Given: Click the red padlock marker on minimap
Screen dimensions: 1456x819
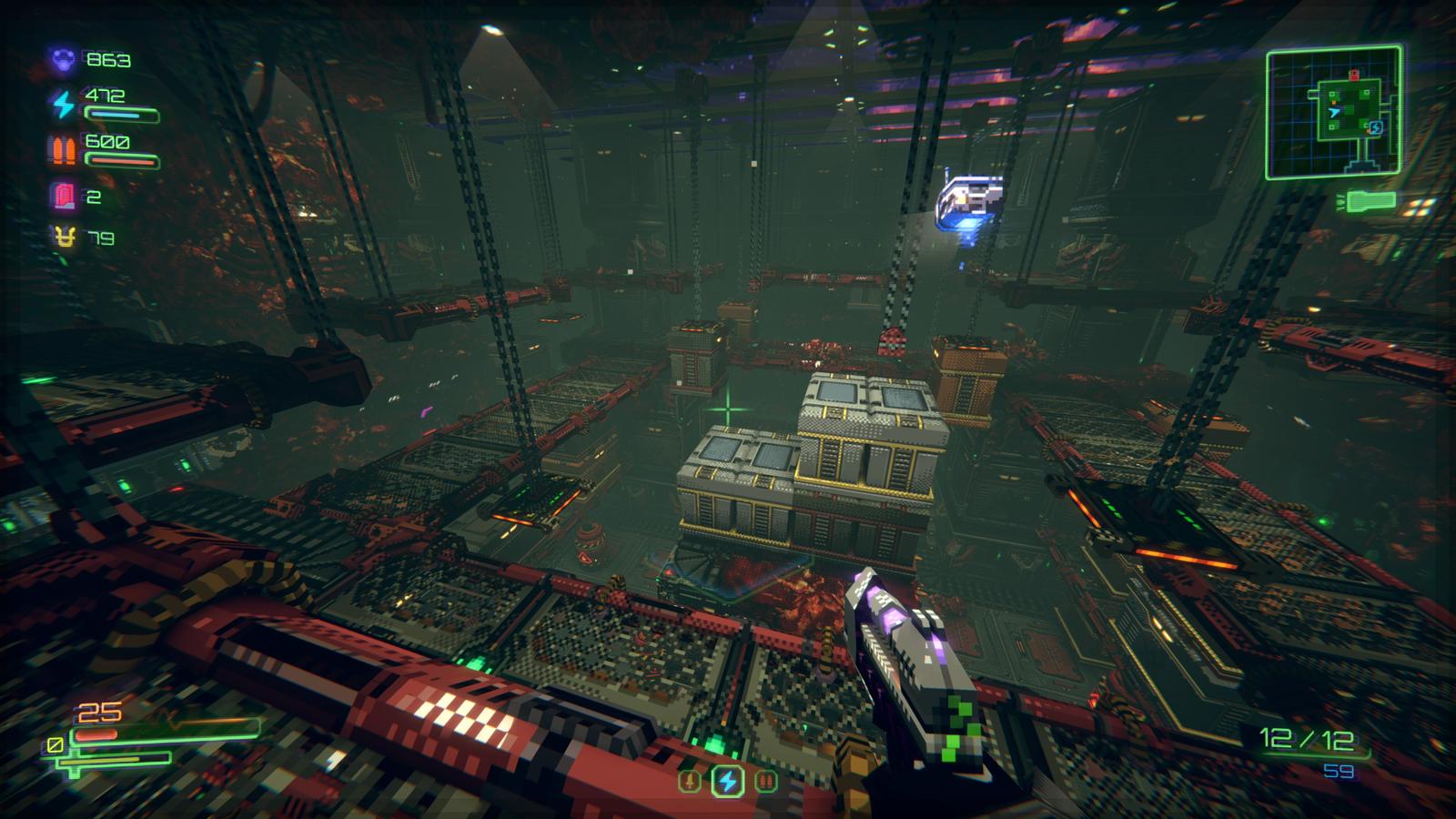Looking at the screenshot, I should coord(1353,75).
